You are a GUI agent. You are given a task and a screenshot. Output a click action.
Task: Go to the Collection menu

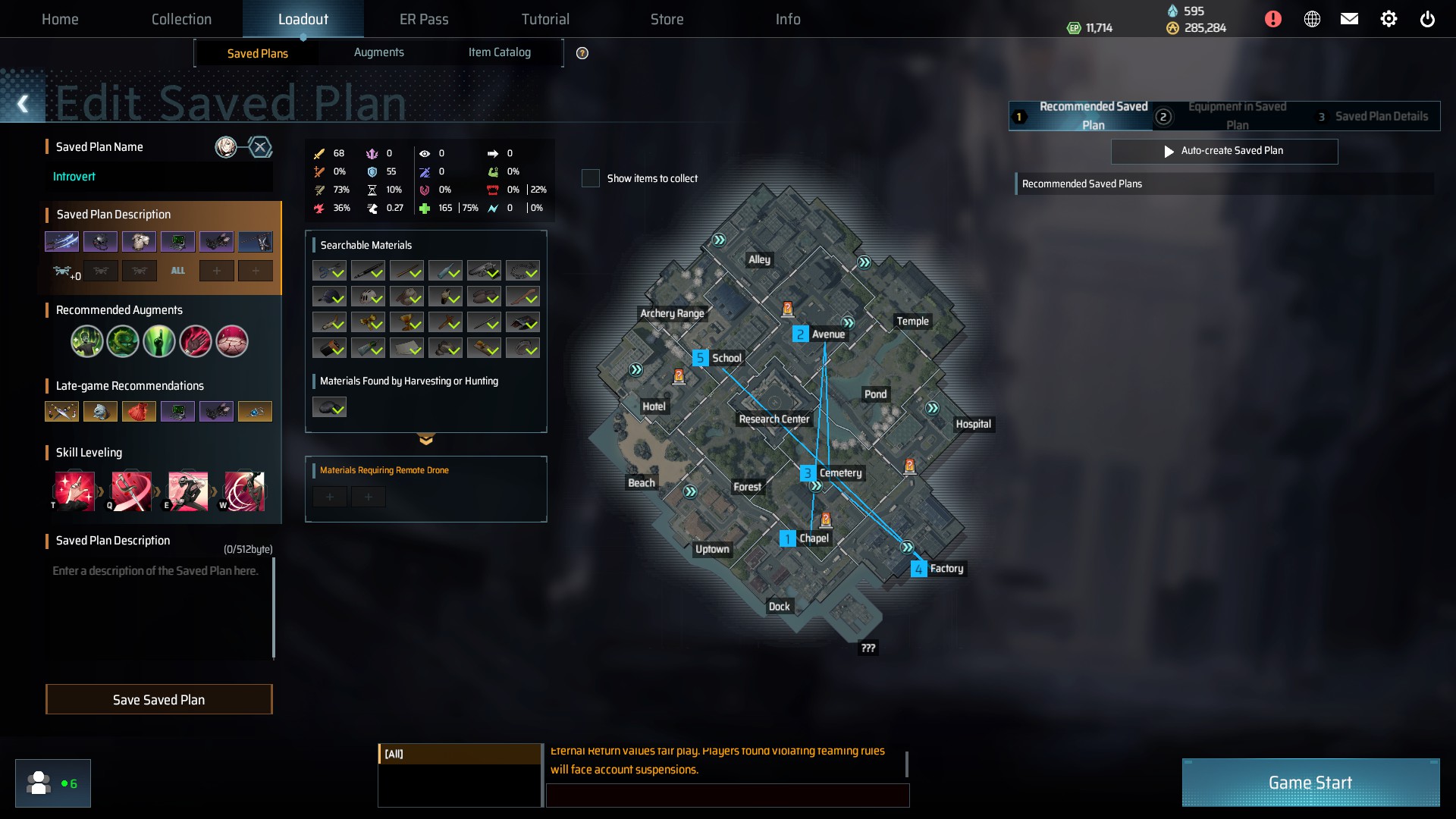(x=181, y=19)
